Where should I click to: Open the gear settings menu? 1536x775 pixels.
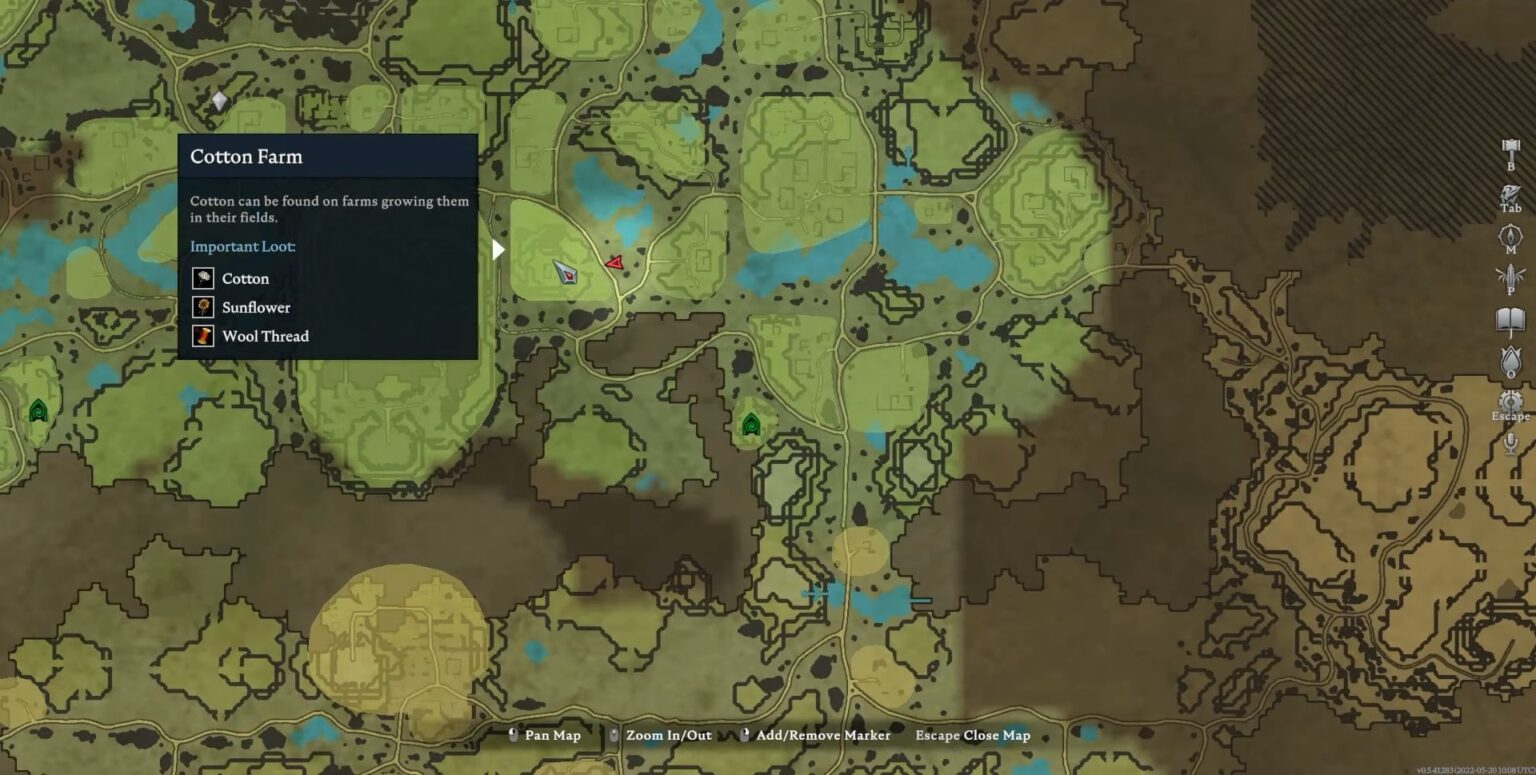[1510, 400]
